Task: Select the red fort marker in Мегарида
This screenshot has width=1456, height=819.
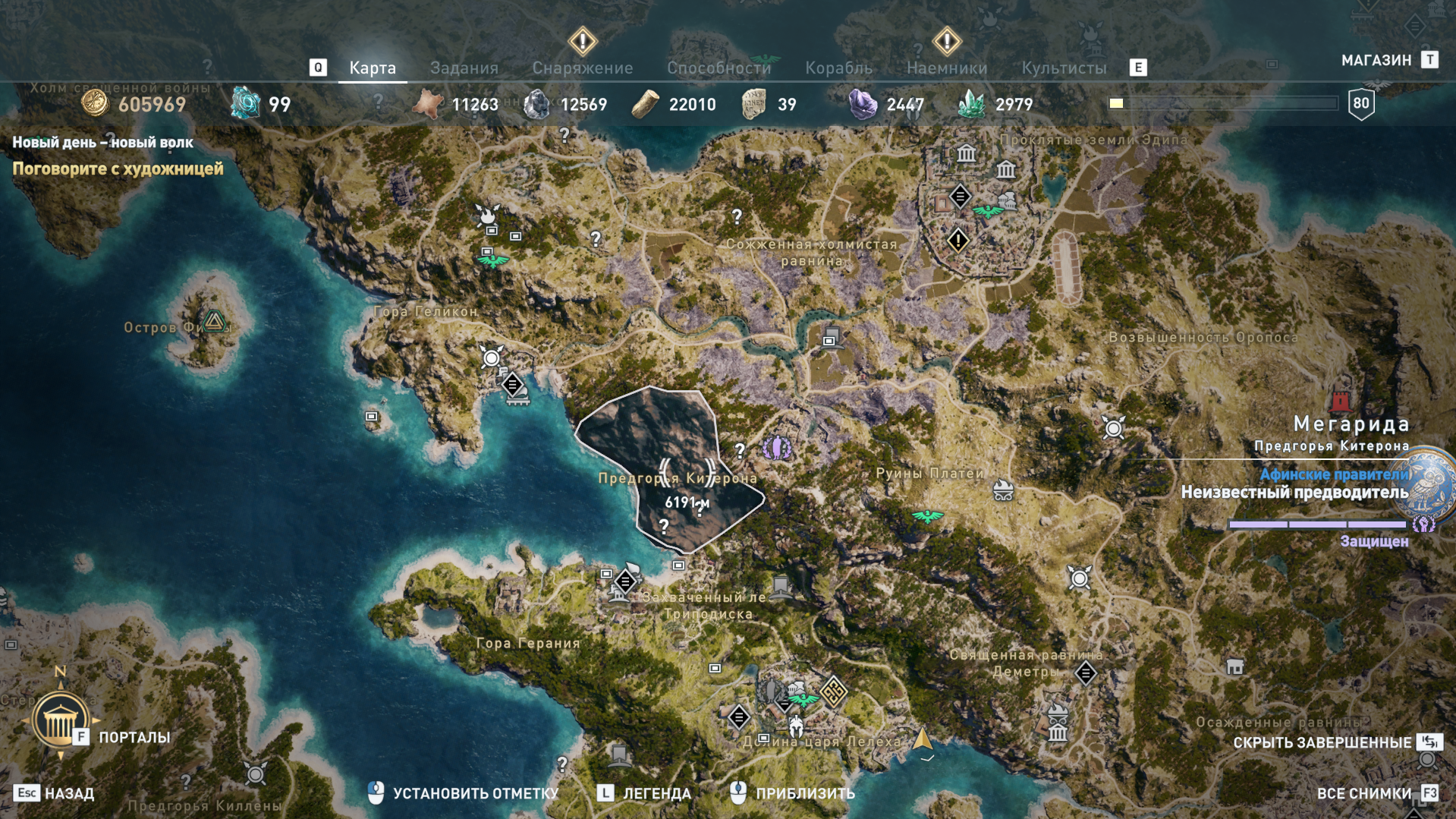Action: tap(1340, 401)
